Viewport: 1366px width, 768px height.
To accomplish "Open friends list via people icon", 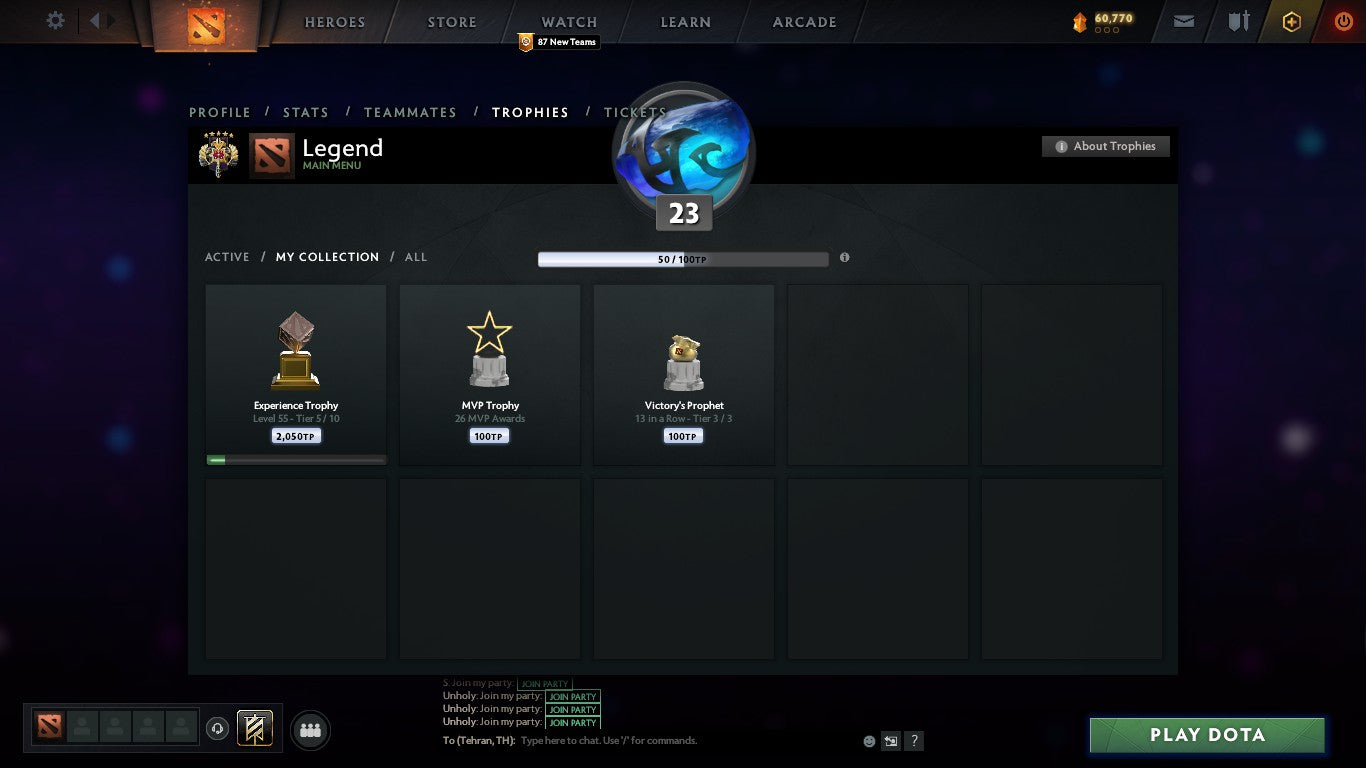I will tap(310, 730).
